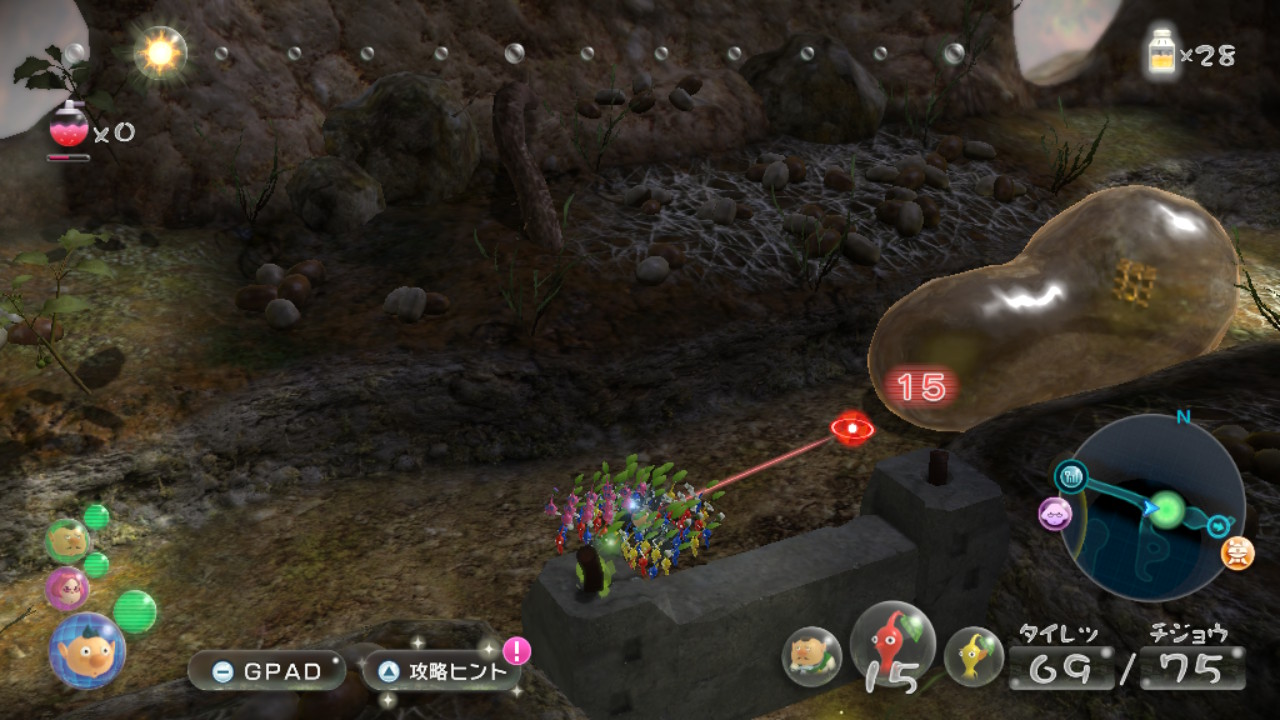Click the juice bottle icon
Screen dimensions: 1280x720
(x=1163, y=52)
